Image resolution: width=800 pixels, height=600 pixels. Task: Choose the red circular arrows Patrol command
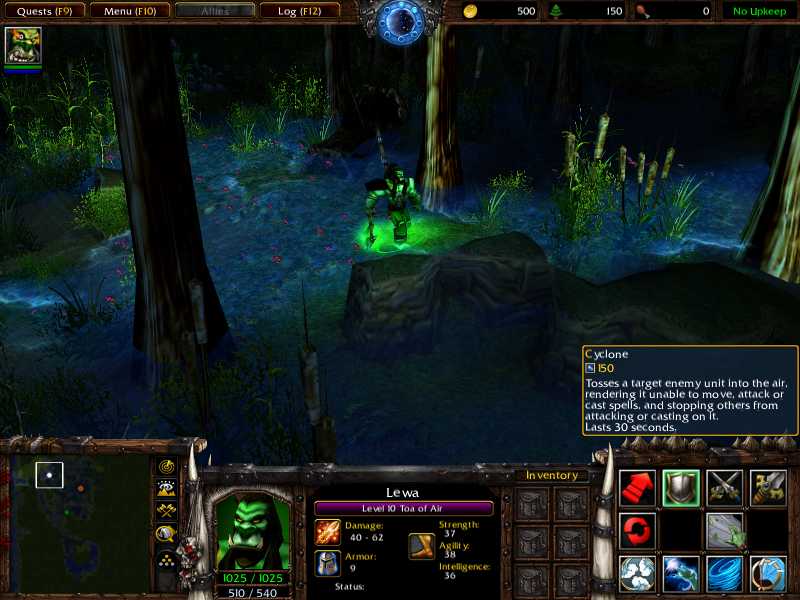[x=637, y=530]
